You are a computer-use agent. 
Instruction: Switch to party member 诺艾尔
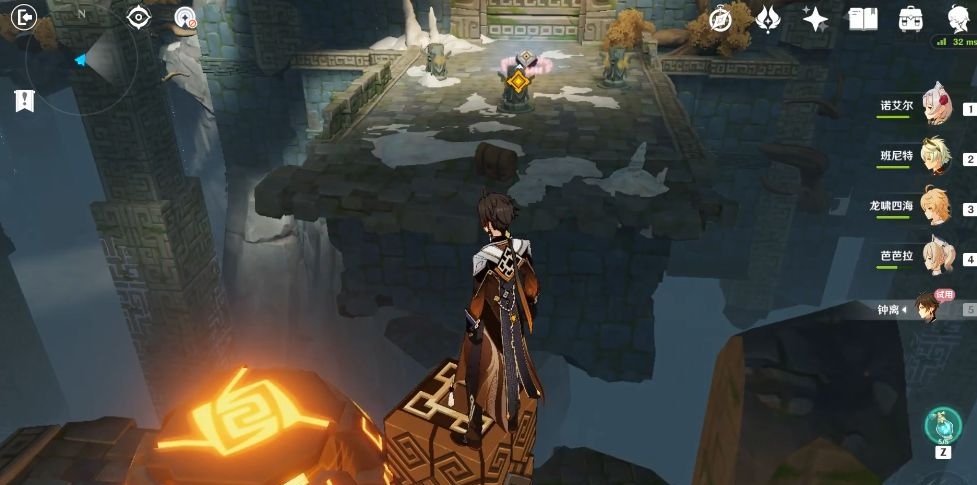[x=934, y=106]
